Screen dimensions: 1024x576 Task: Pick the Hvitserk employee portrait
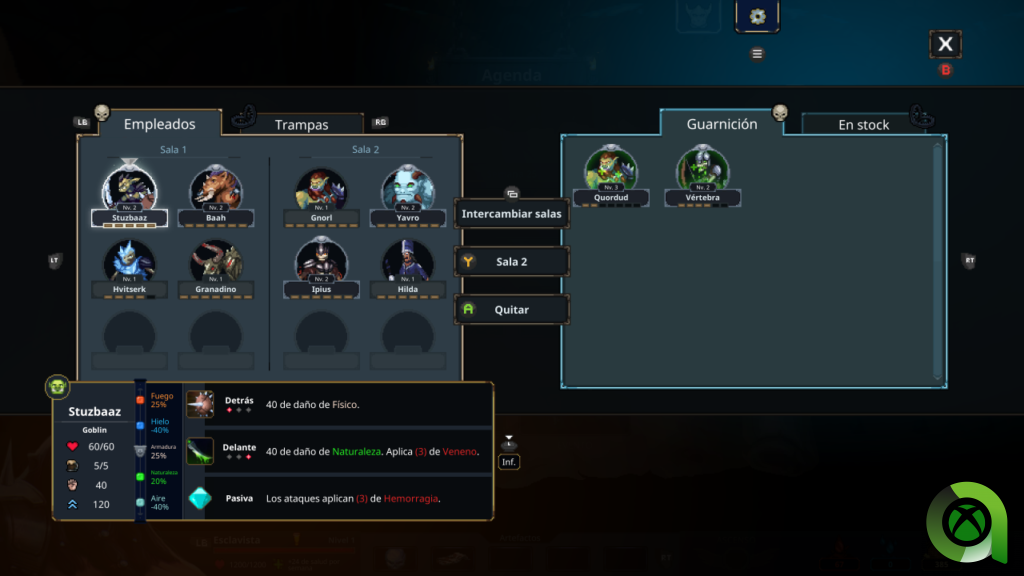pos(130,264)
